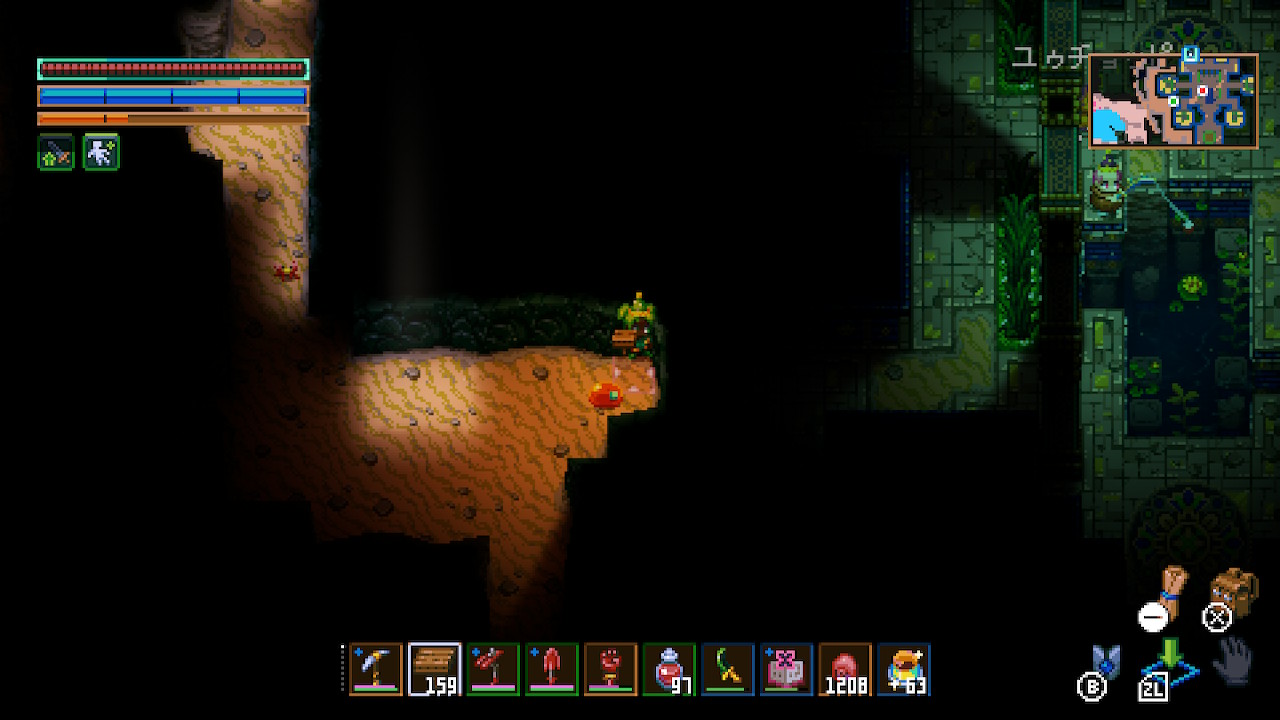The height and width of the screenshot is (720, 1280).
Task: Click the blue gem necklace icon
Action: click(x=1106, y=662)
